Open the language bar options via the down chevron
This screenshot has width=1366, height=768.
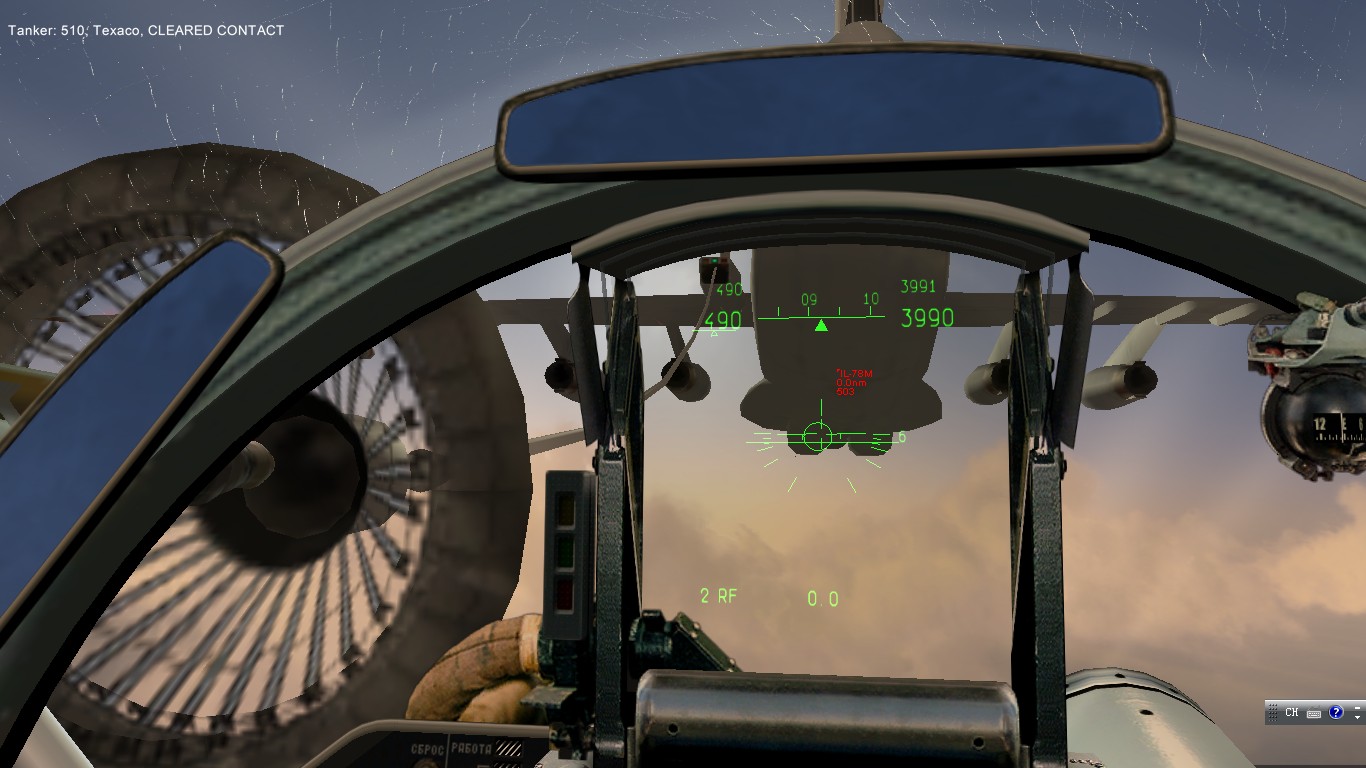coord(1357,716)
